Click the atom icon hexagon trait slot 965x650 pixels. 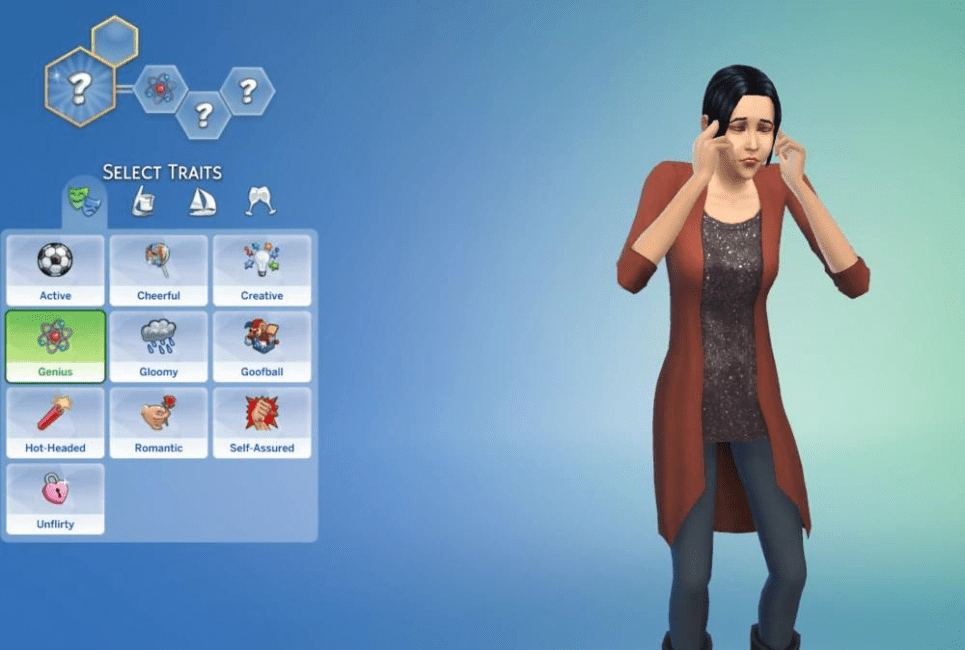tap(160, 89)
